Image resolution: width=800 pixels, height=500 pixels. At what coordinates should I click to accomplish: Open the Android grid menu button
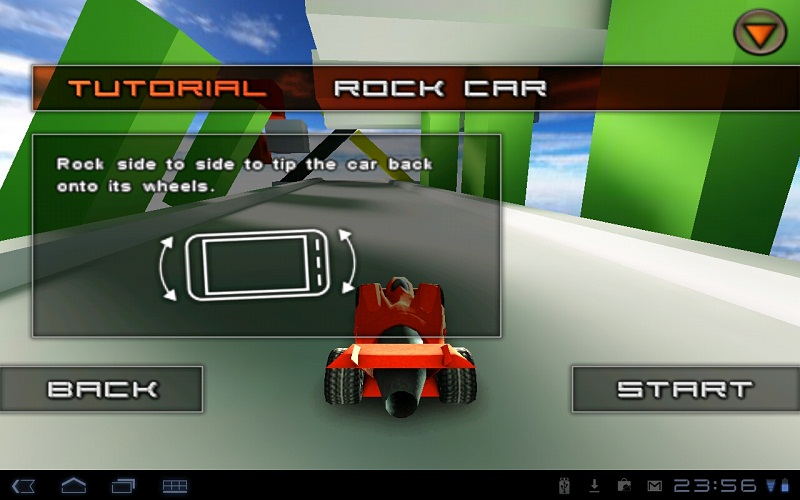tap(175, 486)
